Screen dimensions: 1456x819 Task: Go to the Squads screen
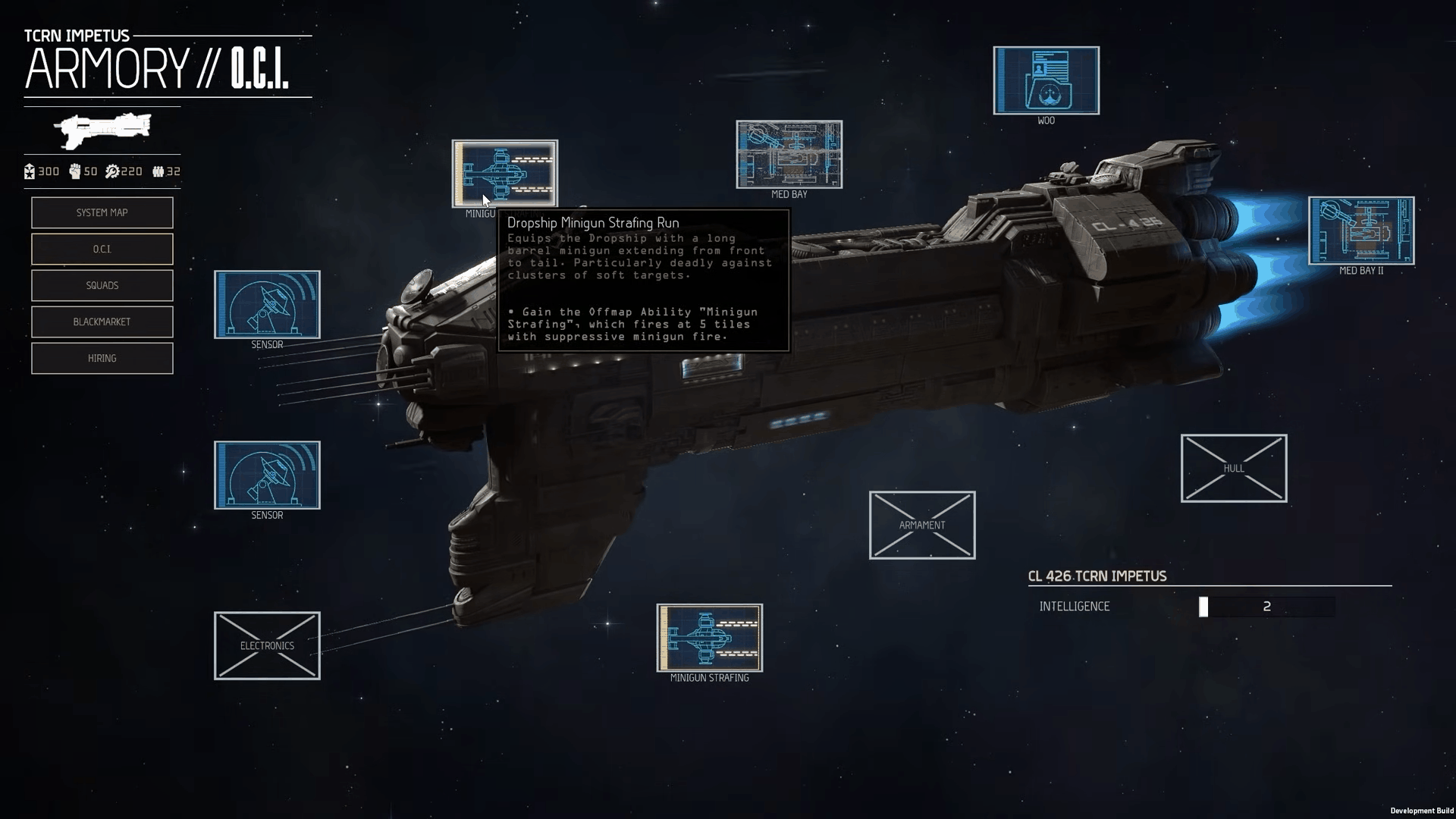(102, 285)
